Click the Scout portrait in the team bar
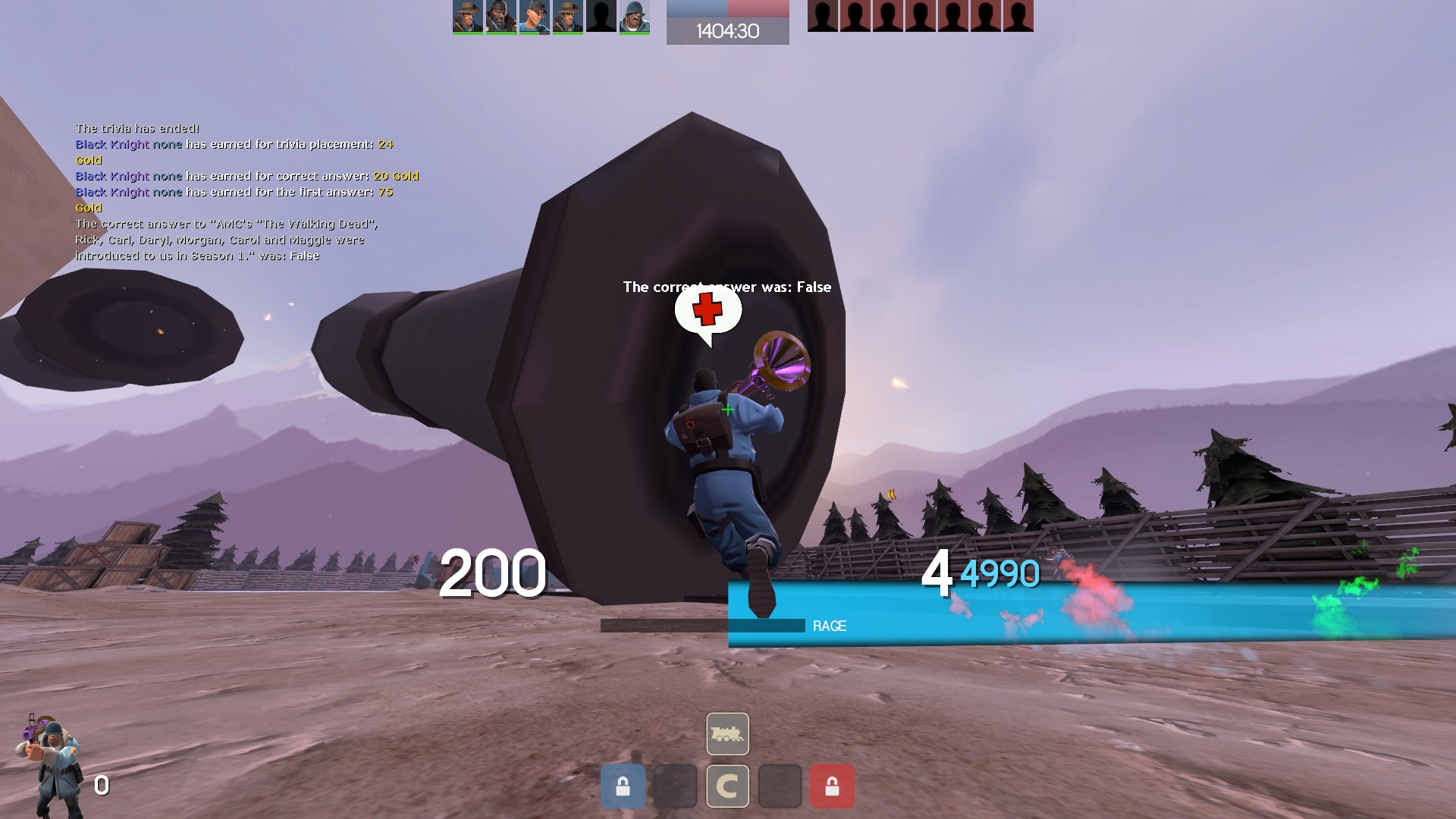 (x=534, y=17)
